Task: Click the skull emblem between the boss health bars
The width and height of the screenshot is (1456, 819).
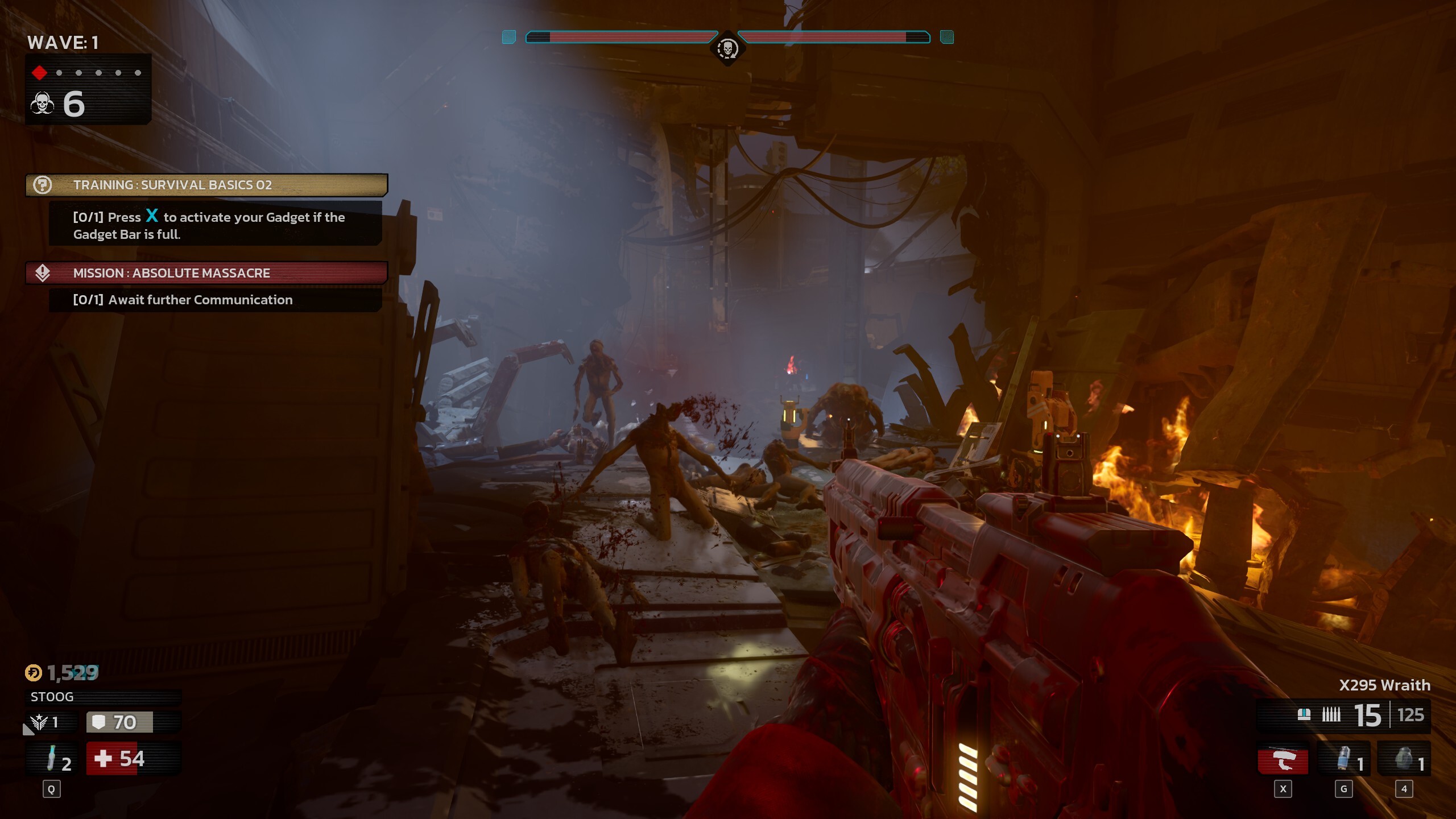Action: (728, 49)
